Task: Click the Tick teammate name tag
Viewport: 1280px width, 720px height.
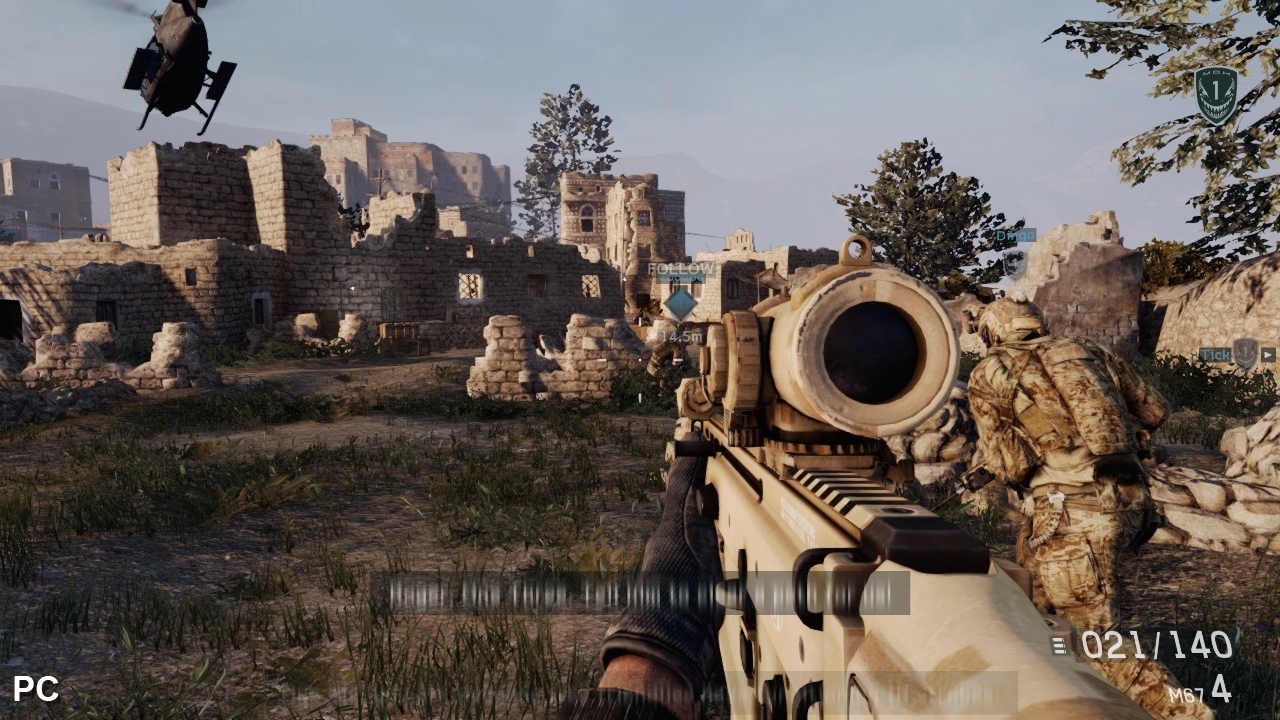Action: coord(1214,354)
